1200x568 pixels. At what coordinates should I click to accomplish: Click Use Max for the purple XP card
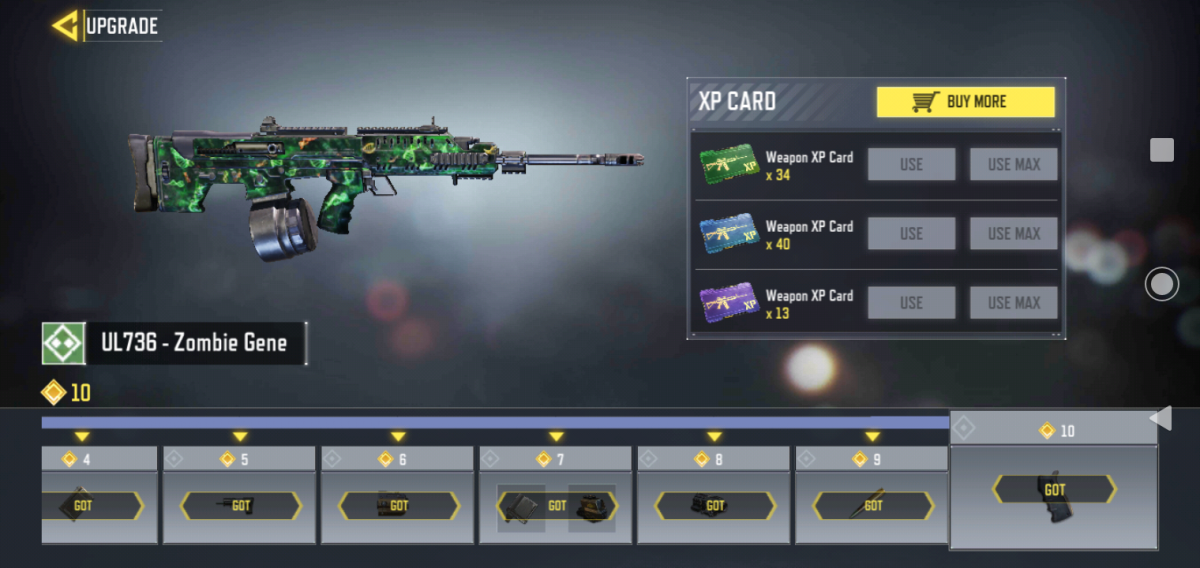pos(1013,302)
